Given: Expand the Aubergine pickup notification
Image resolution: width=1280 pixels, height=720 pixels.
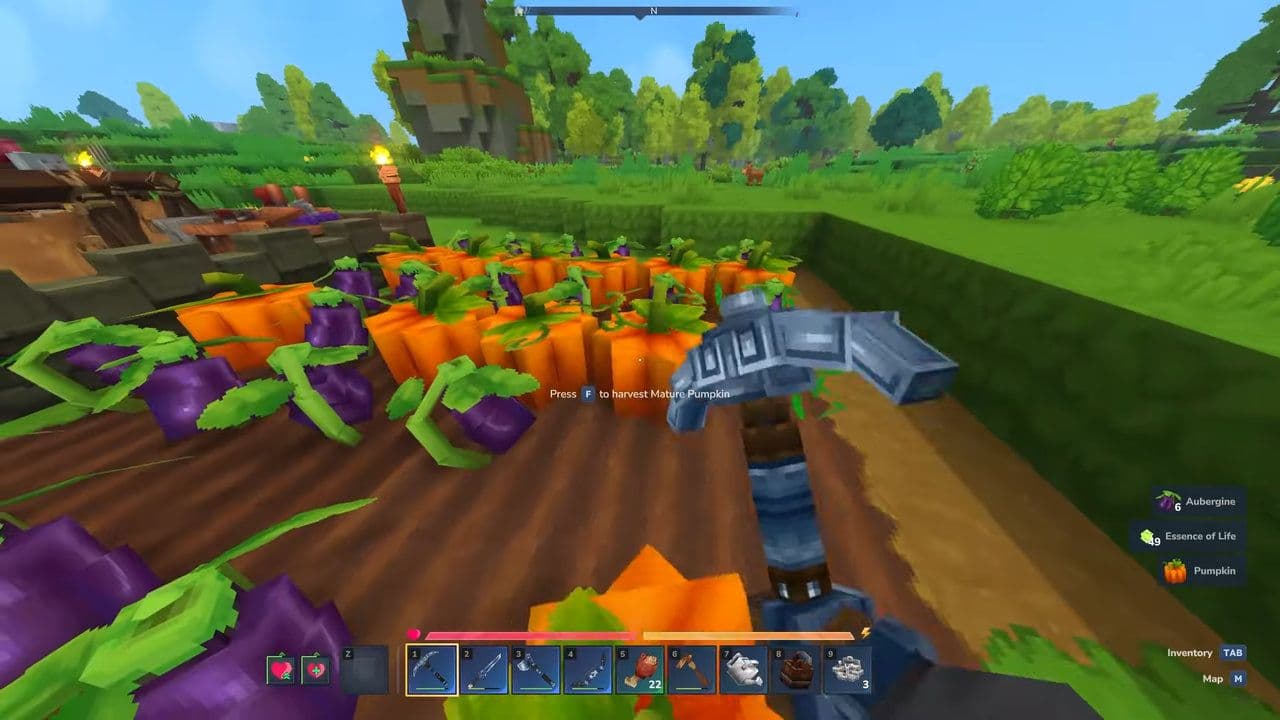Looking at the screenshot, I should tap(1199, 501).
